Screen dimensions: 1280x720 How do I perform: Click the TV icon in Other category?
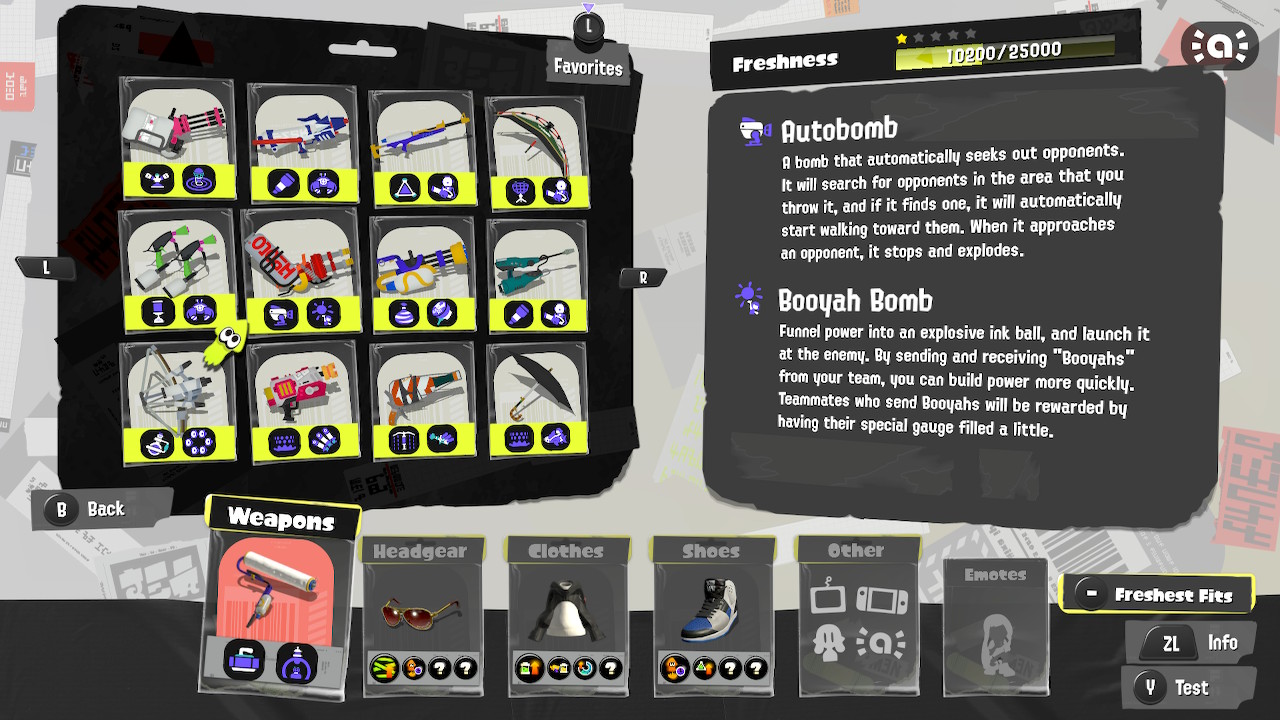coord(827,598)
